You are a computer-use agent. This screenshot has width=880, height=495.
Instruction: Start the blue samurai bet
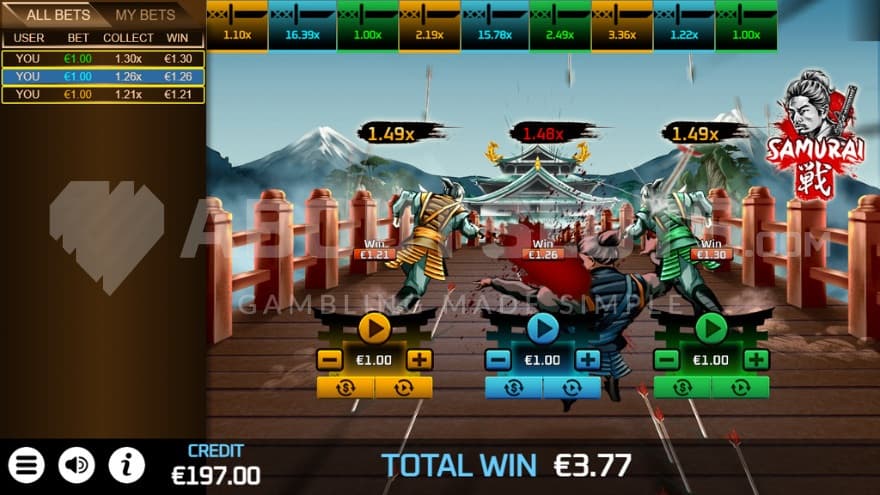pos(542,327)
